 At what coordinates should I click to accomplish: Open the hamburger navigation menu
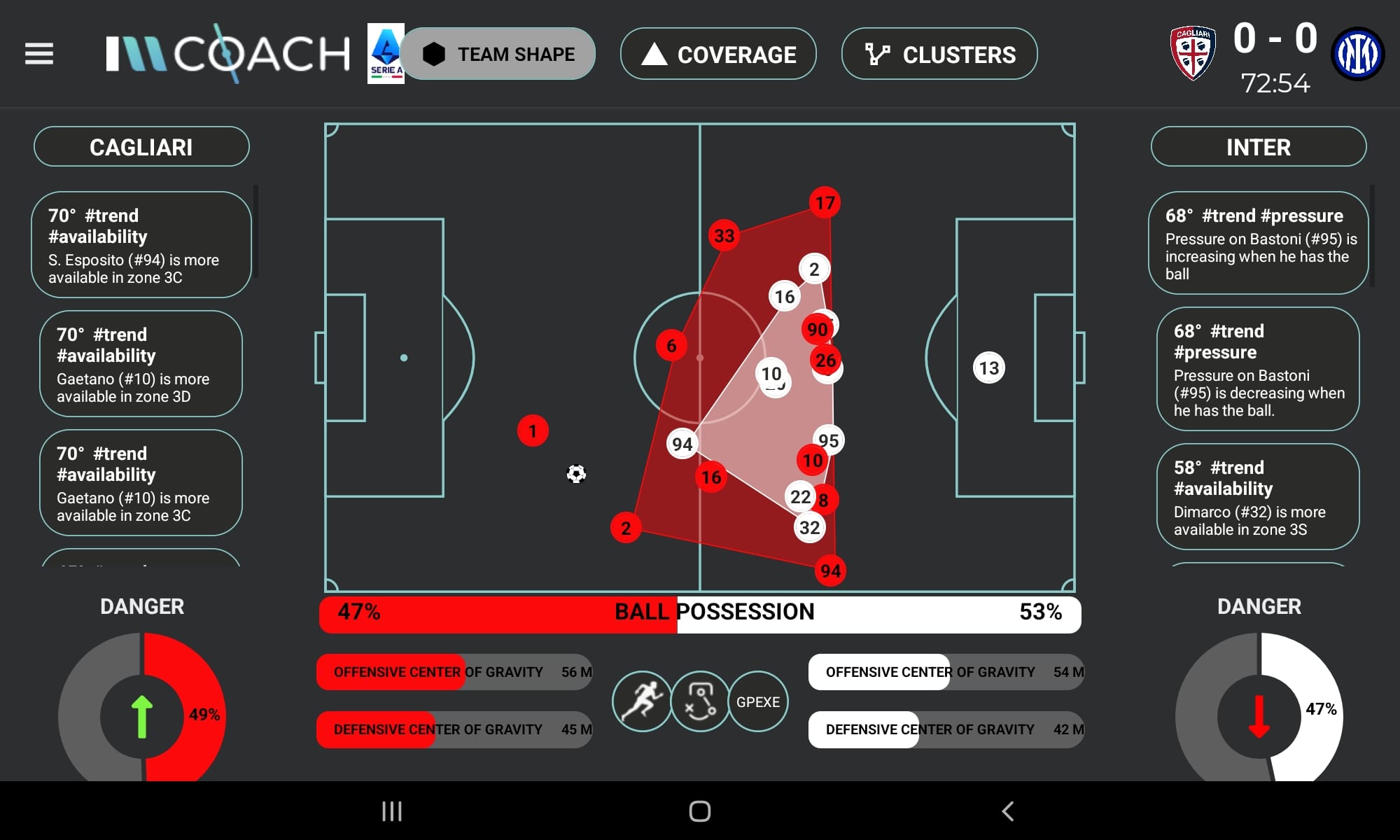pos(38,53)
